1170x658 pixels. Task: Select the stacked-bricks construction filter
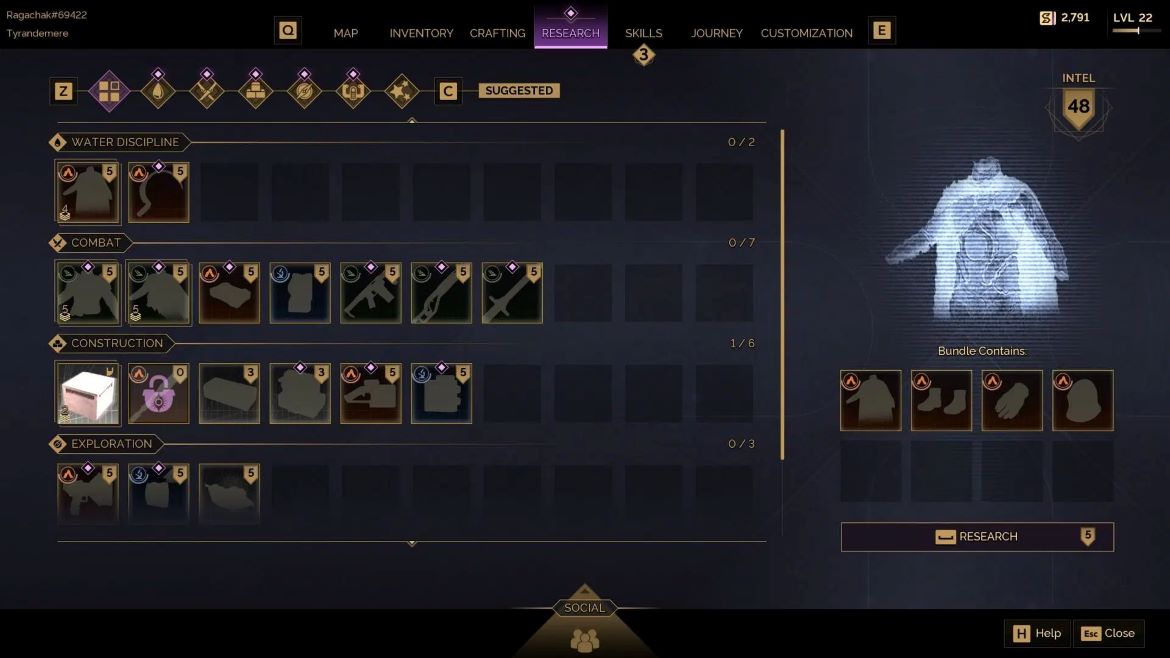[x=256, y=92]
